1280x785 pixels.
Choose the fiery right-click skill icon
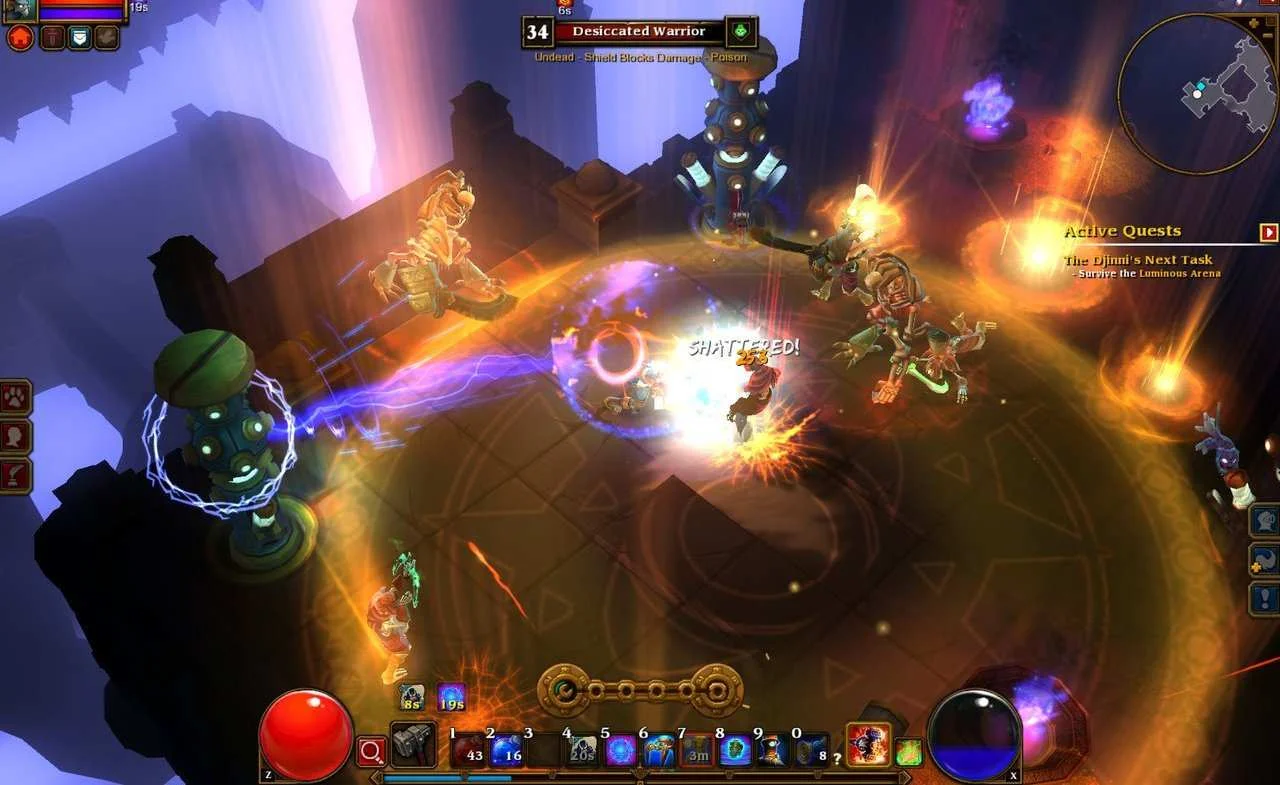coord(869,745)
